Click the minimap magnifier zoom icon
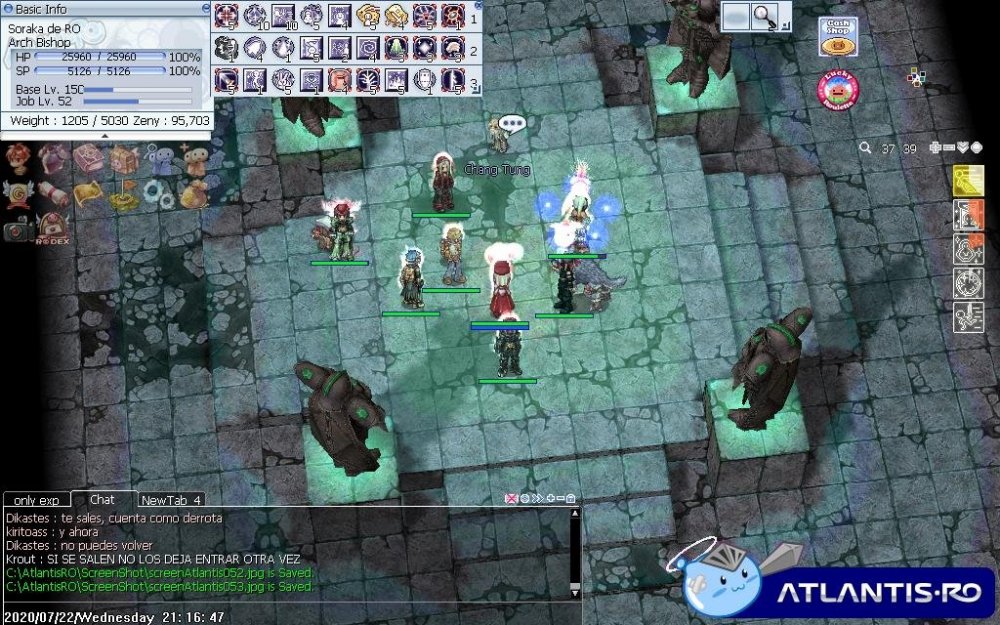1000x625 pixels. coord(865,148)
